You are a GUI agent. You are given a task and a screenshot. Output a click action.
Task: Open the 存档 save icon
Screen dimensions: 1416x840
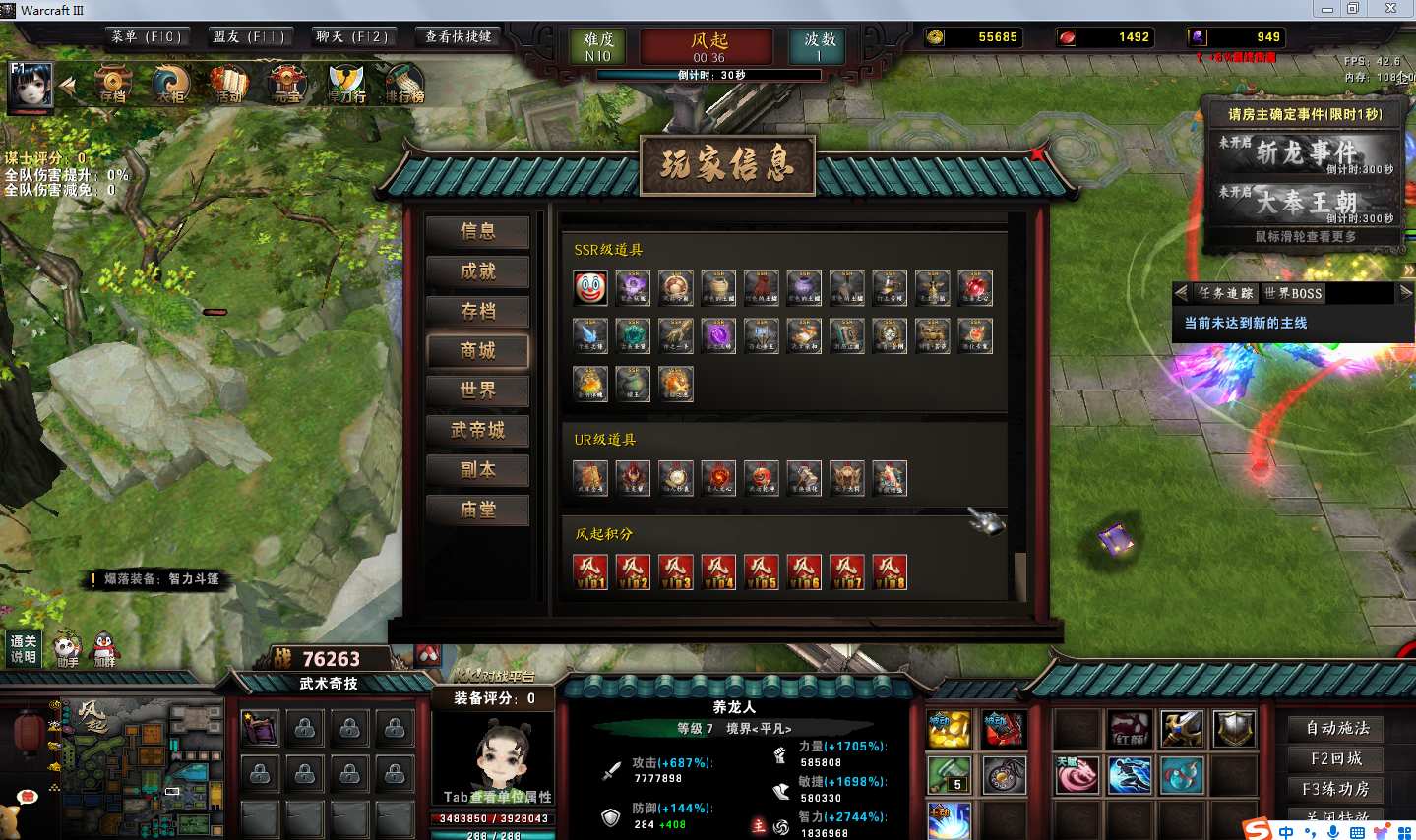point(113,85)
